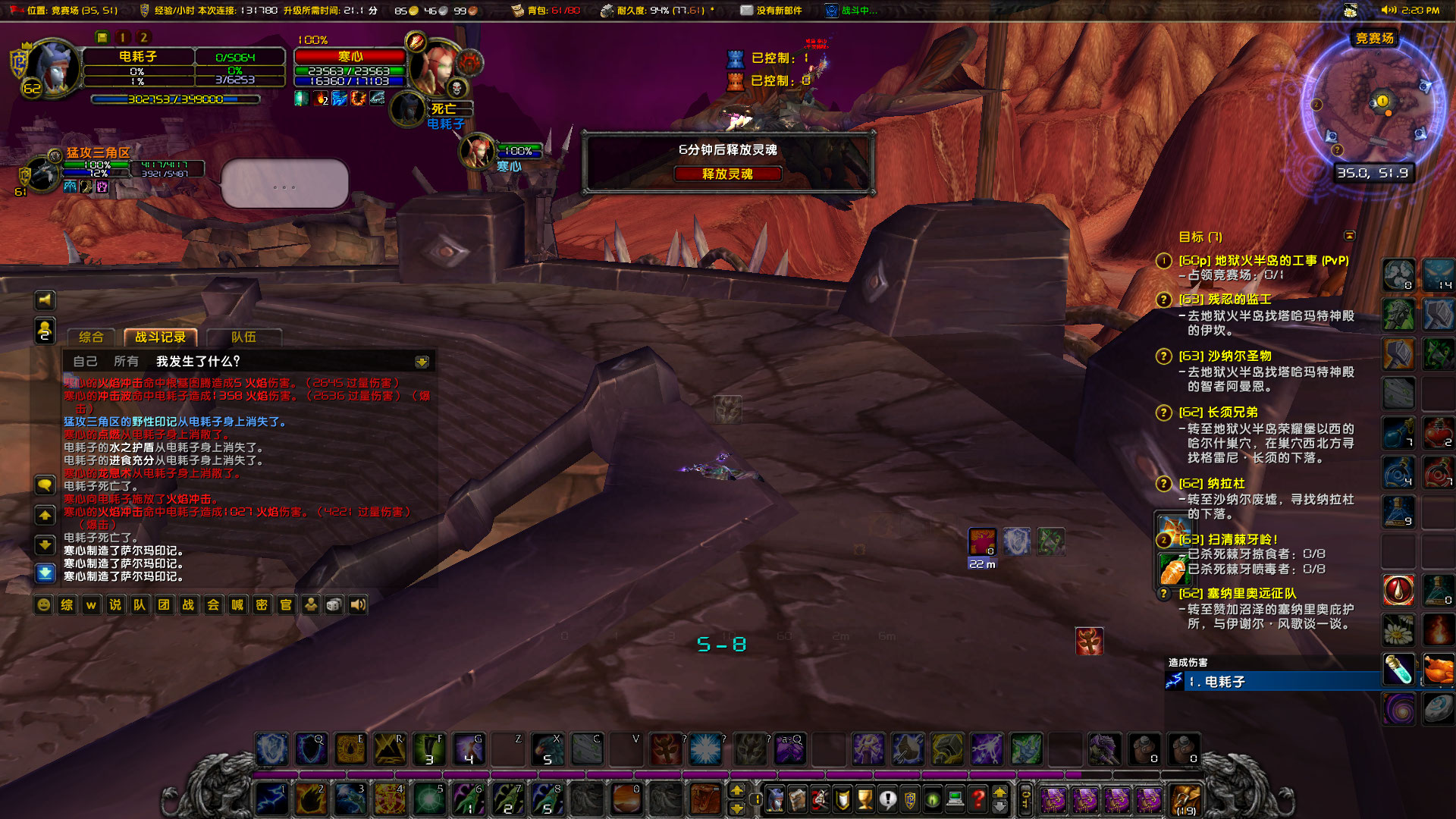
Task: Open the character info portrait icon
Action: (x=775, y=798)
